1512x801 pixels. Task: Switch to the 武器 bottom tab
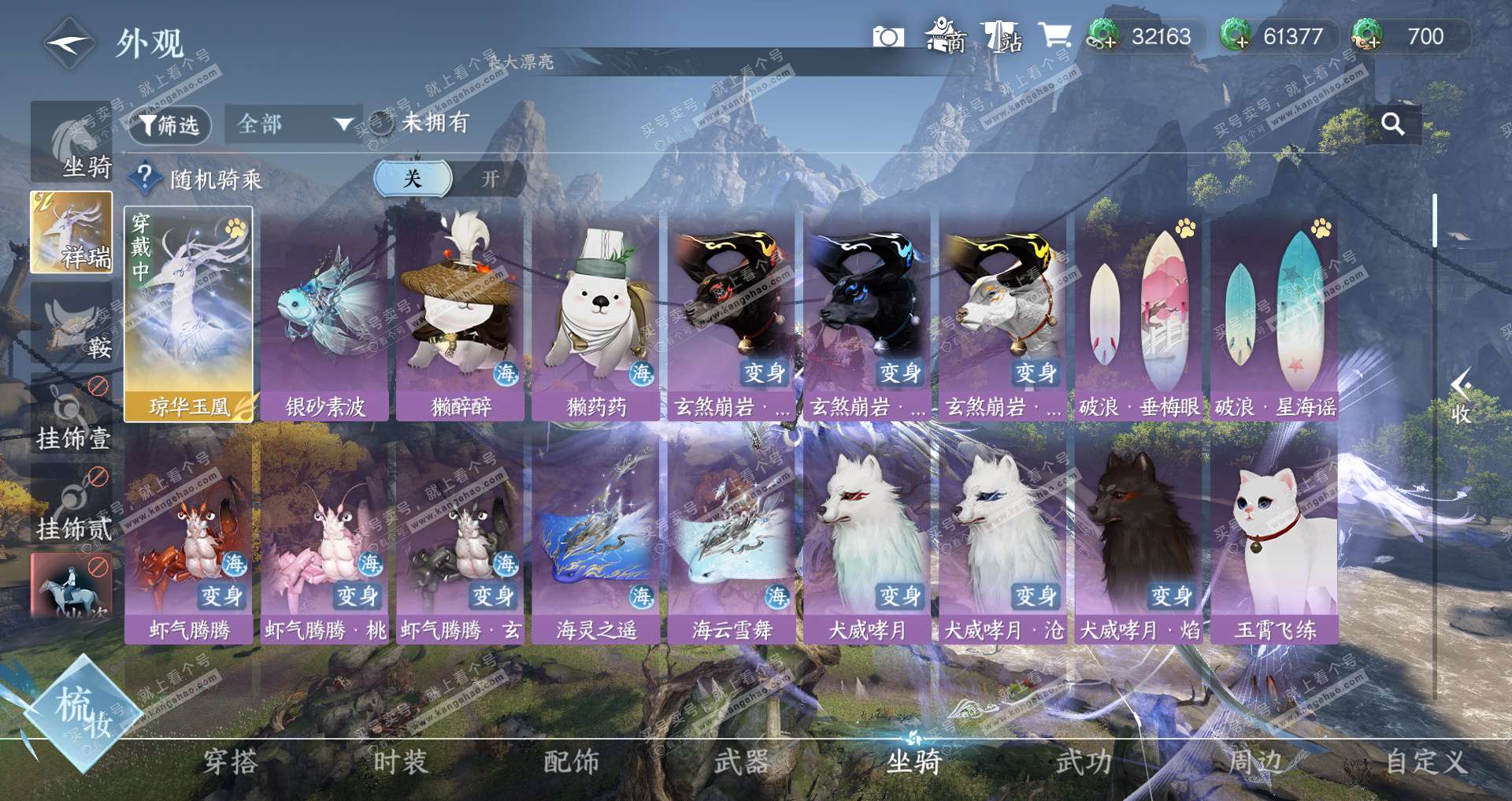(x=741, y=762)
